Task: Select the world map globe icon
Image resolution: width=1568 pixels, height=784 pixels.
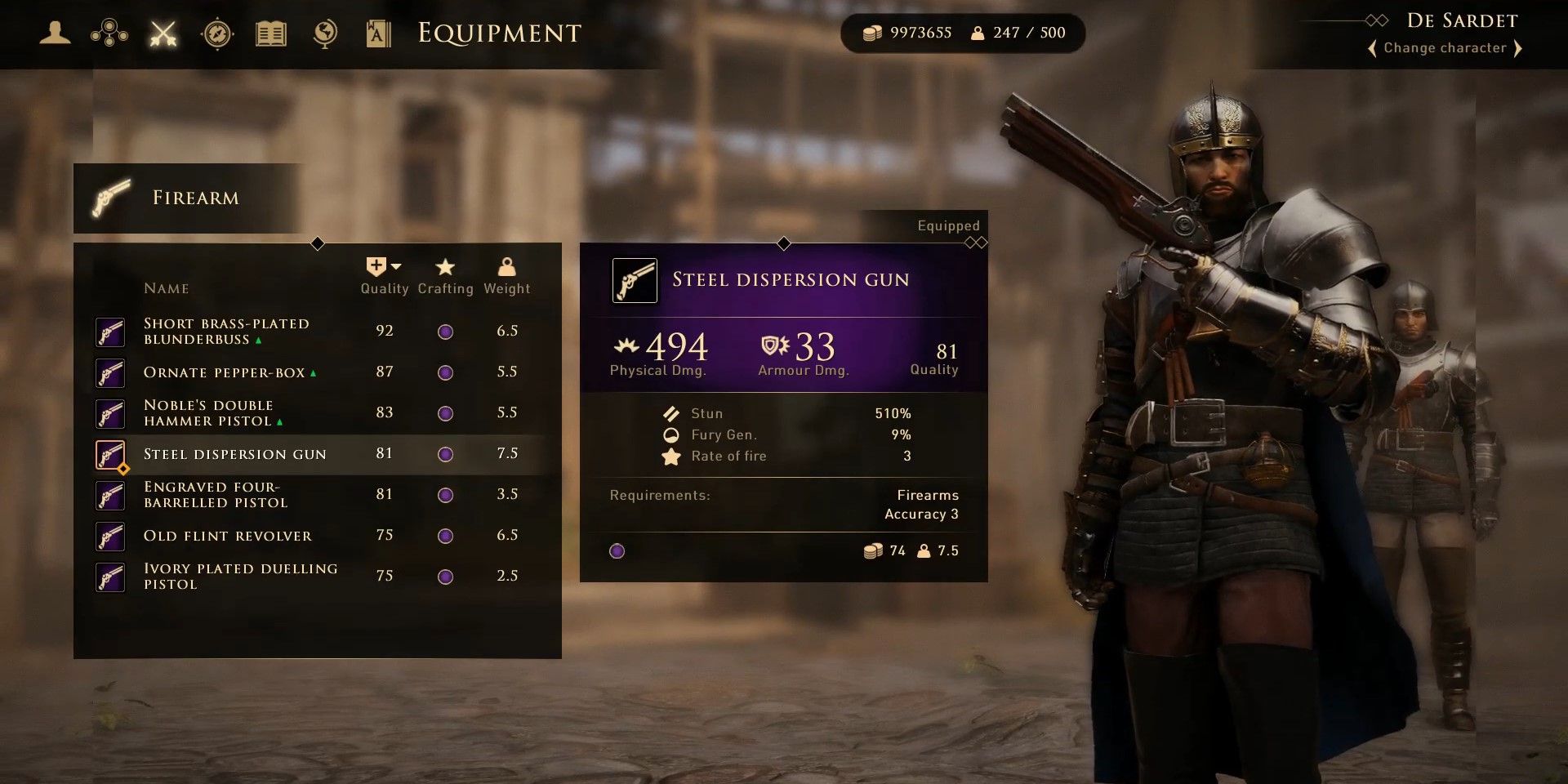Action: coord(324,33)
